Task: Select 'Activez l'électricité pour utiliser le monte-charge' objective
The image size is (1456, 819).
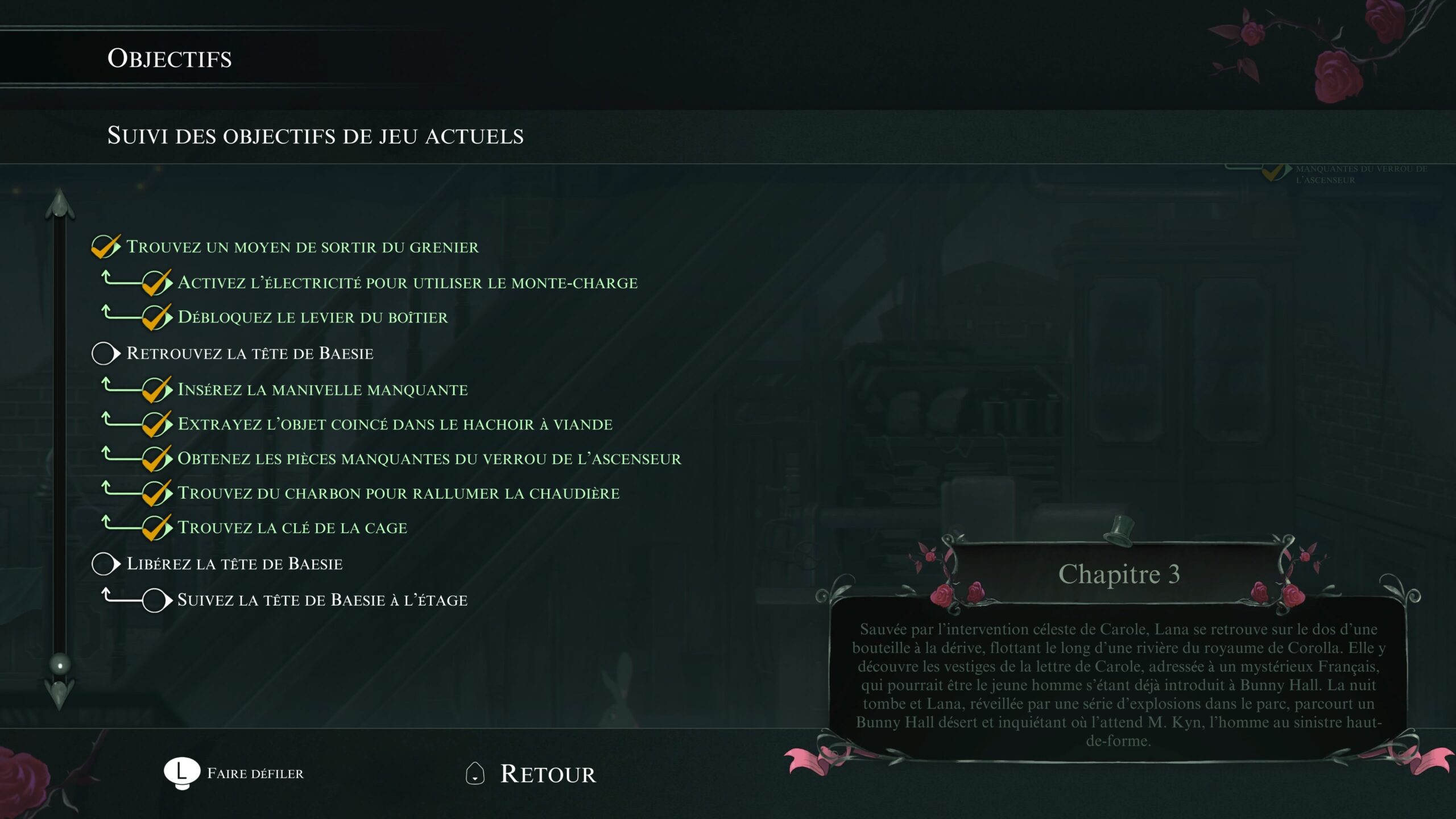Action: [x=407, y=283]
